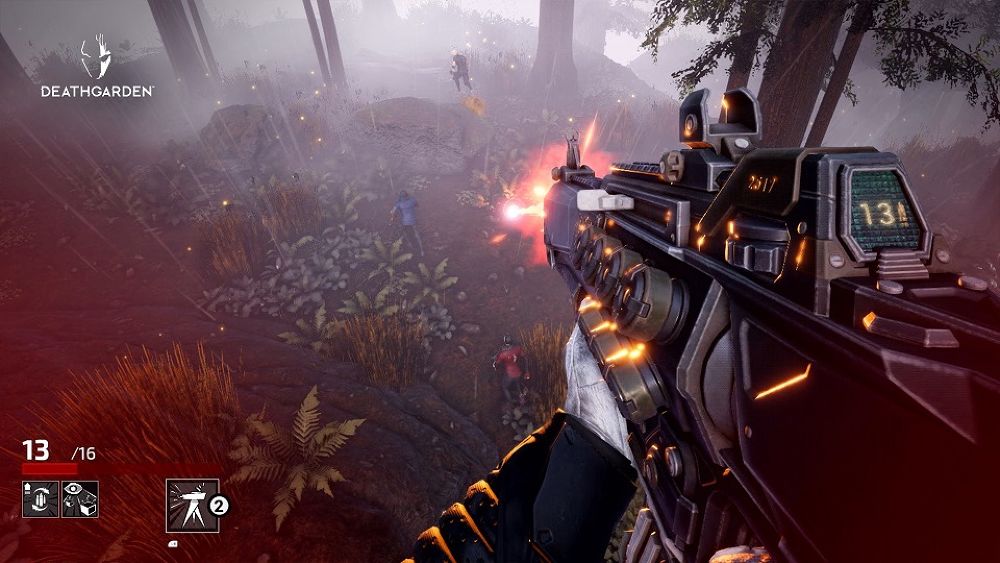Select the ammo reload perk icon
Viewport: 1000px width, 563px height.
[40, 499]
